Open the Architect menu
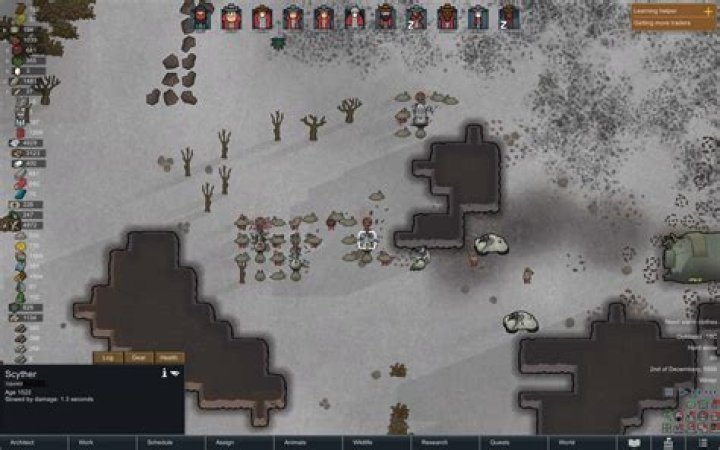This screenshot has width=720, height=450. 16,441
